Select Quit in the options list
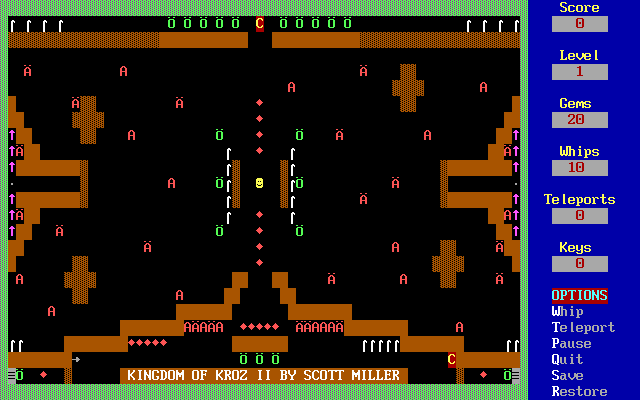 point(567,359)
